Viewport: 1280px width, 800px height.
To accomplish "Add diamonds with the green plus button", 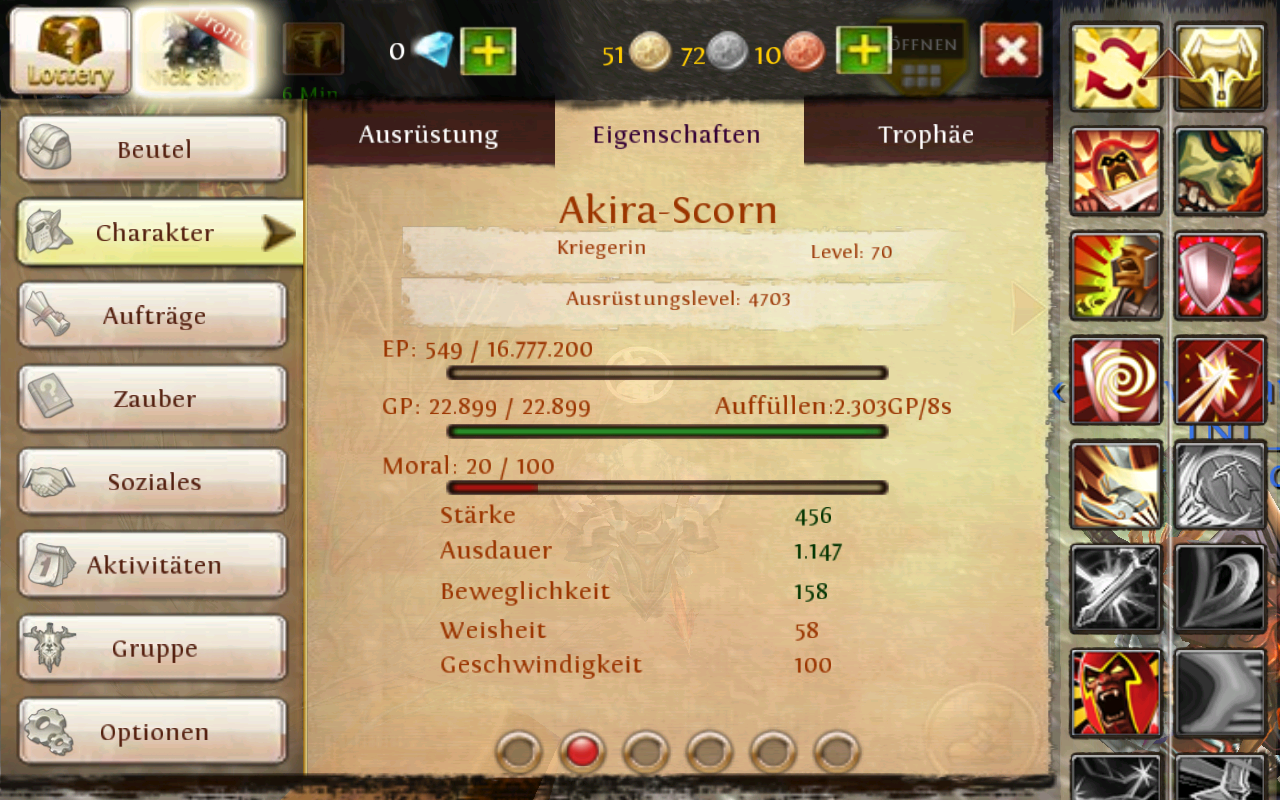I will [488, 51].
